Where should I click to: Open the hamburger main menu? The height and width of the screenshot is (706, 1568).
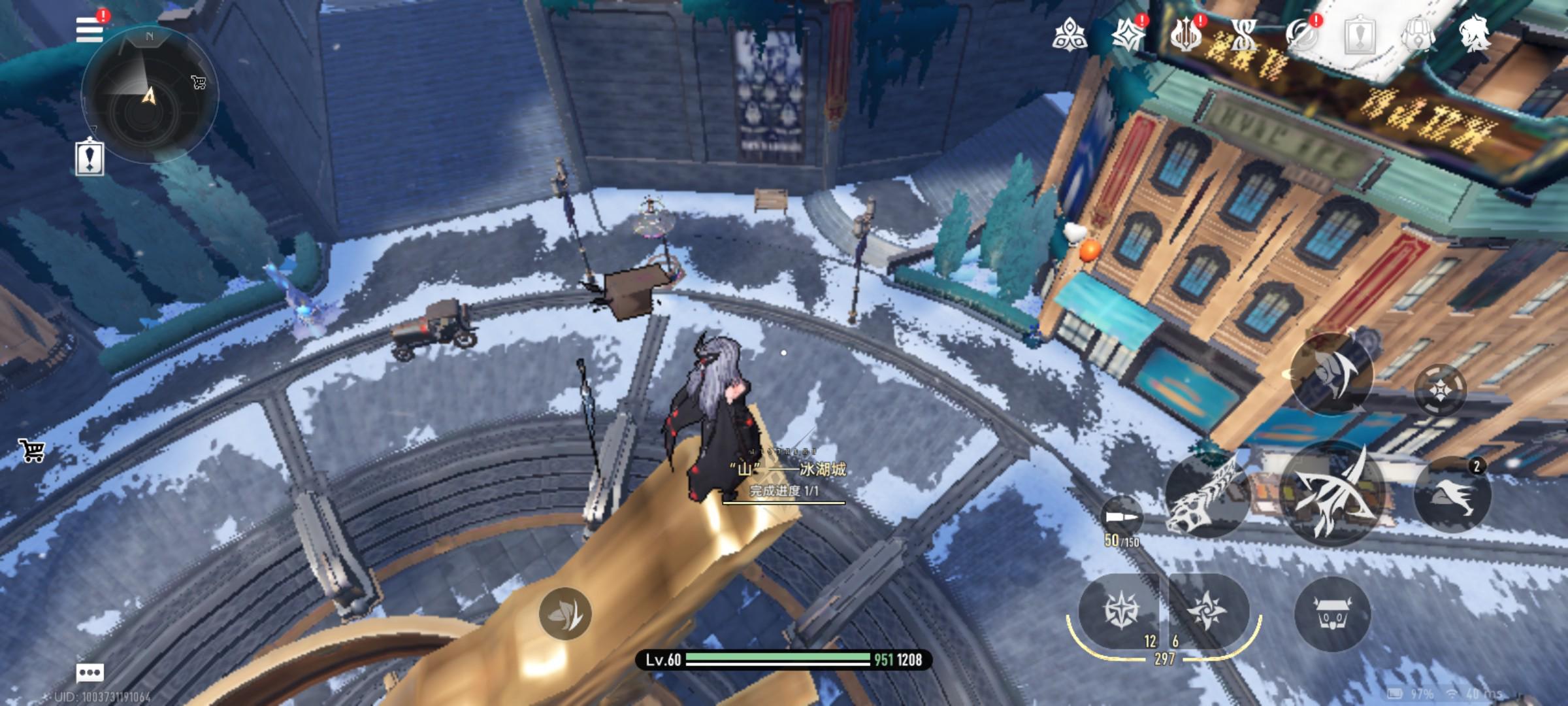click(90, 29)
